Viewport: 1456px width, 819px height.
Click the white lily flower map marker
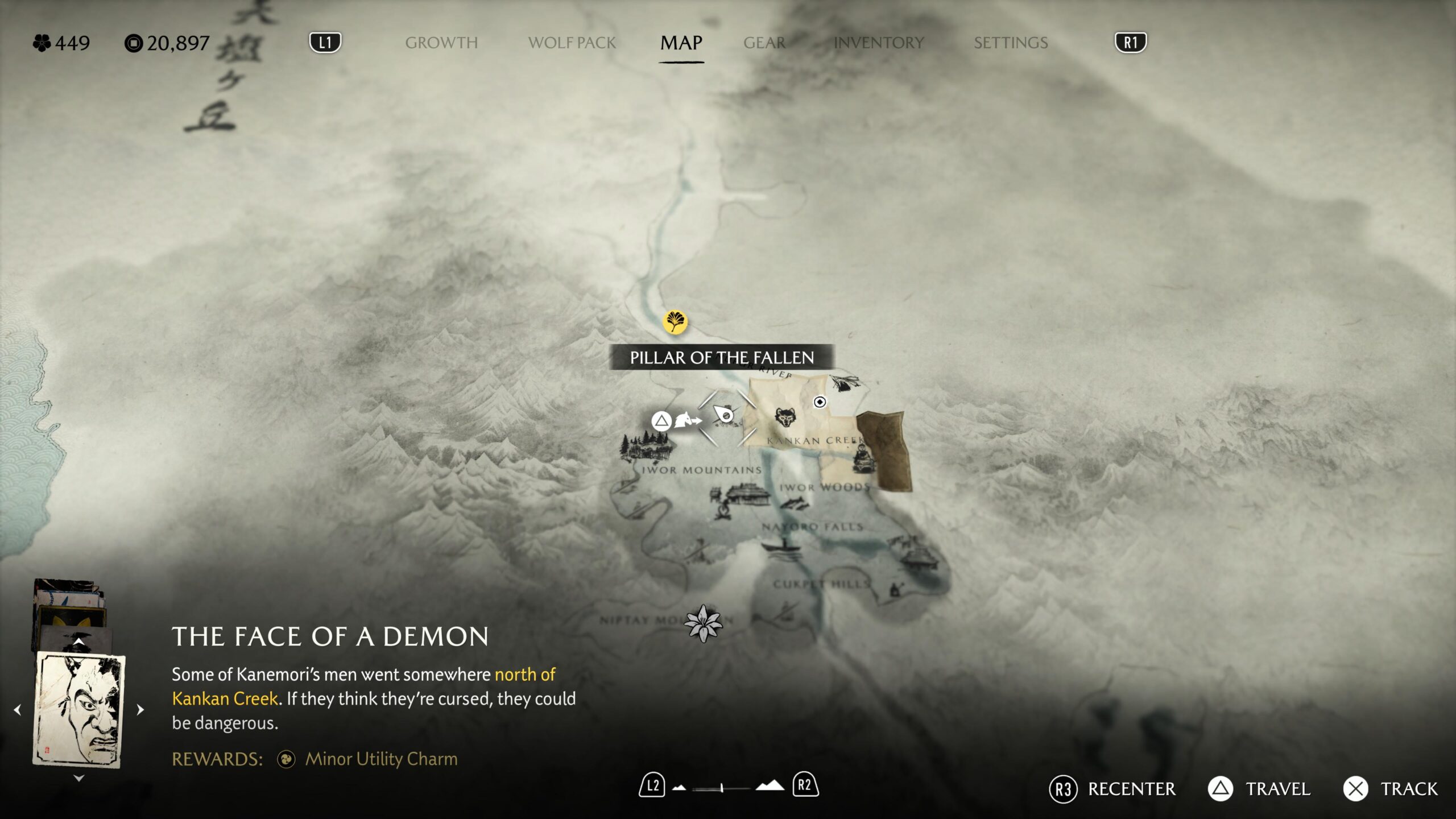point(703,623)
